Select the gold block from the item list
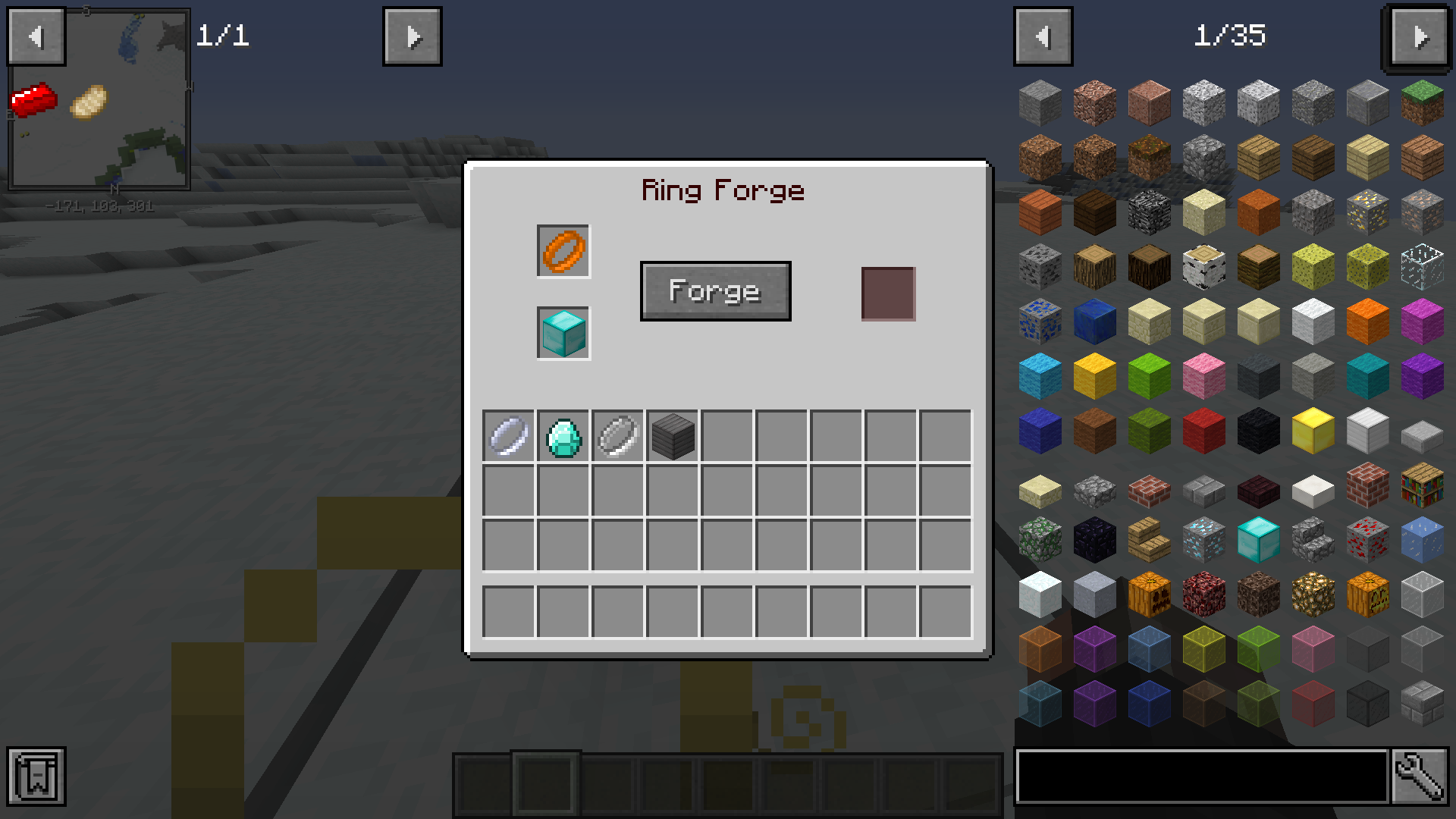The image size is (1456, 819). coord(1312,430)
